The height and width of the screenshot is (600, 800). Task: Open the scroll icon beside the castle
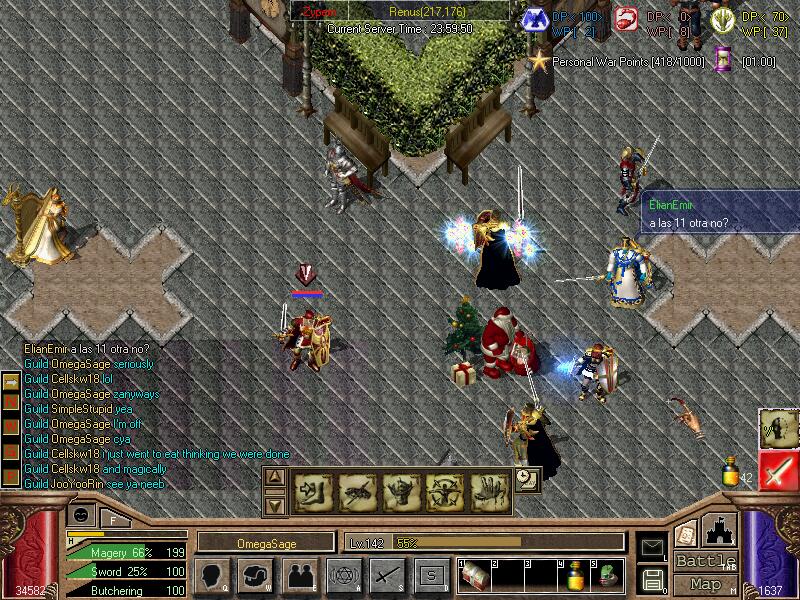pos(686,532)
